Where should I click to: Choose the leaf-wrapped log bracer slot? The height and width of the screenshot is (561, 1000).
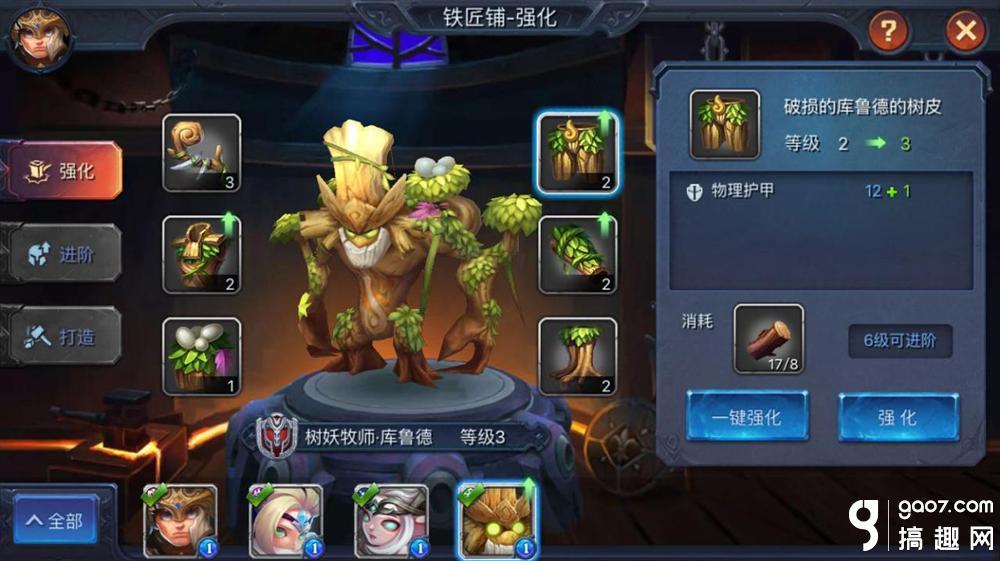(x=577, y=254)
